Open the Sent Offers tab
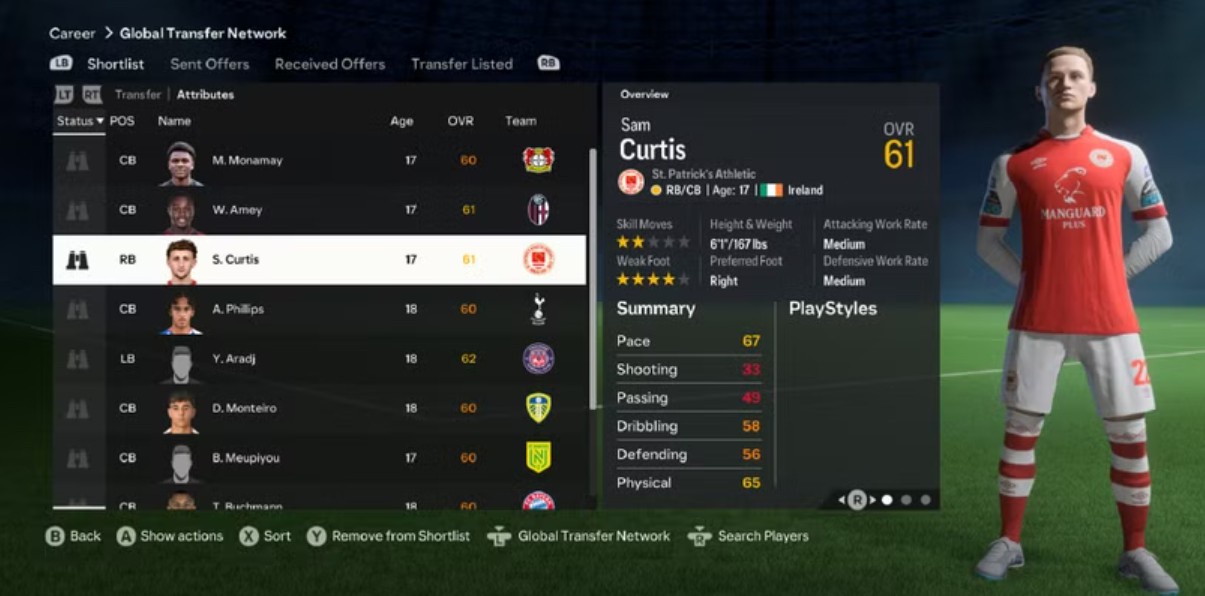This screenshot has height=596, width=1205. point(209,64)
